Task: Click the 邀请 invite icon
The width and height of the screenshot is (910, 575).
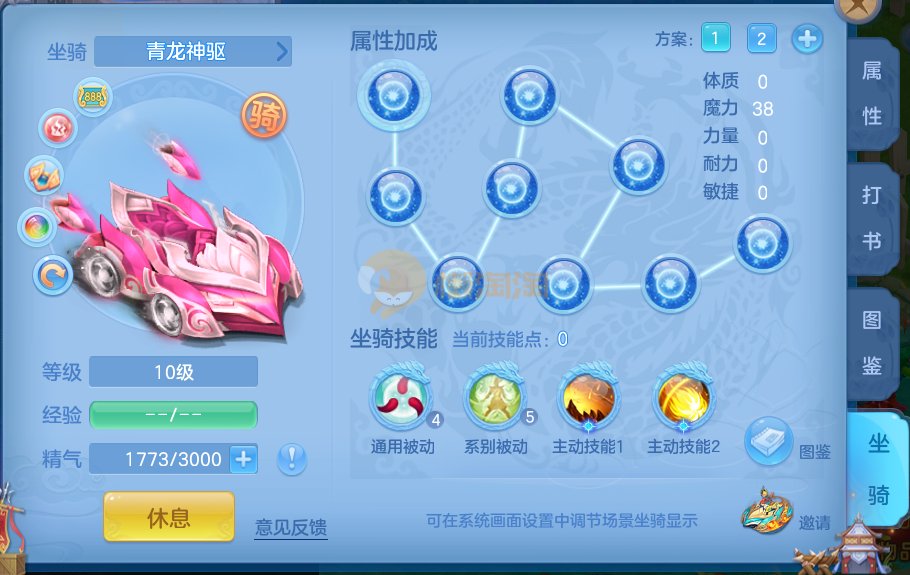Action: tap(767, 514)
